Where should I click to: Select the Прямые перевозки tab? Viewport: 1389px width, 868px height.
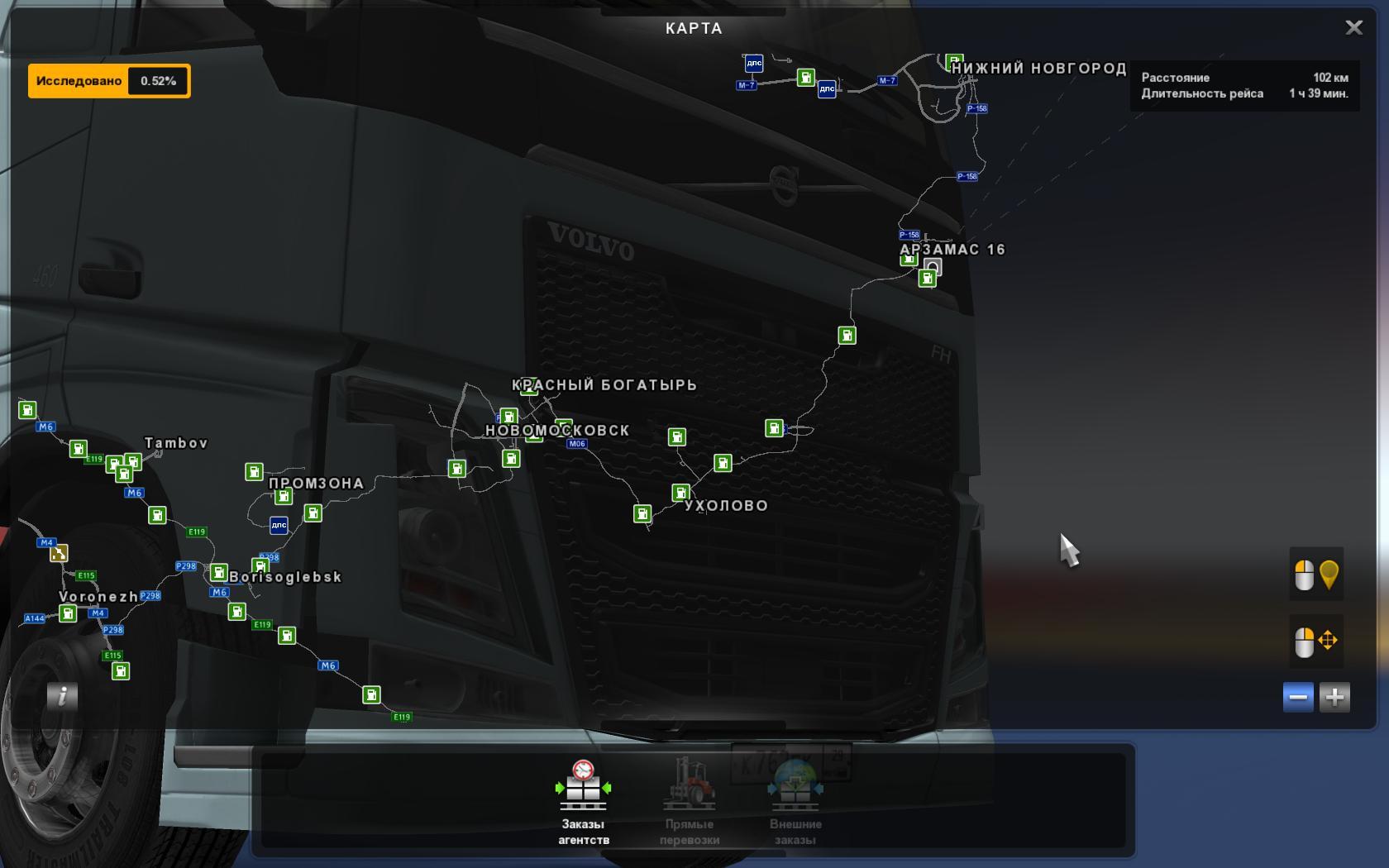click(690, 802)
